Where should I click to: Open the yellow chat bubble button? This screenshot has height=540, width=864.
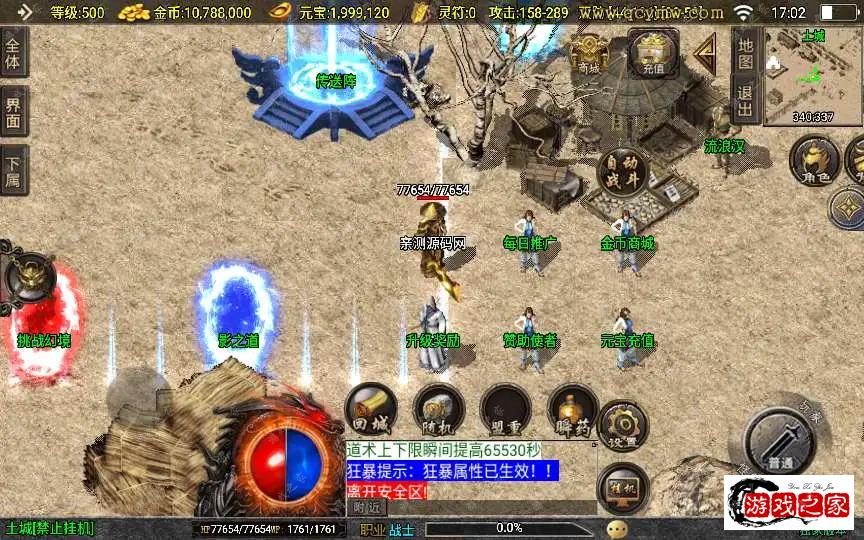coord(617,529)
